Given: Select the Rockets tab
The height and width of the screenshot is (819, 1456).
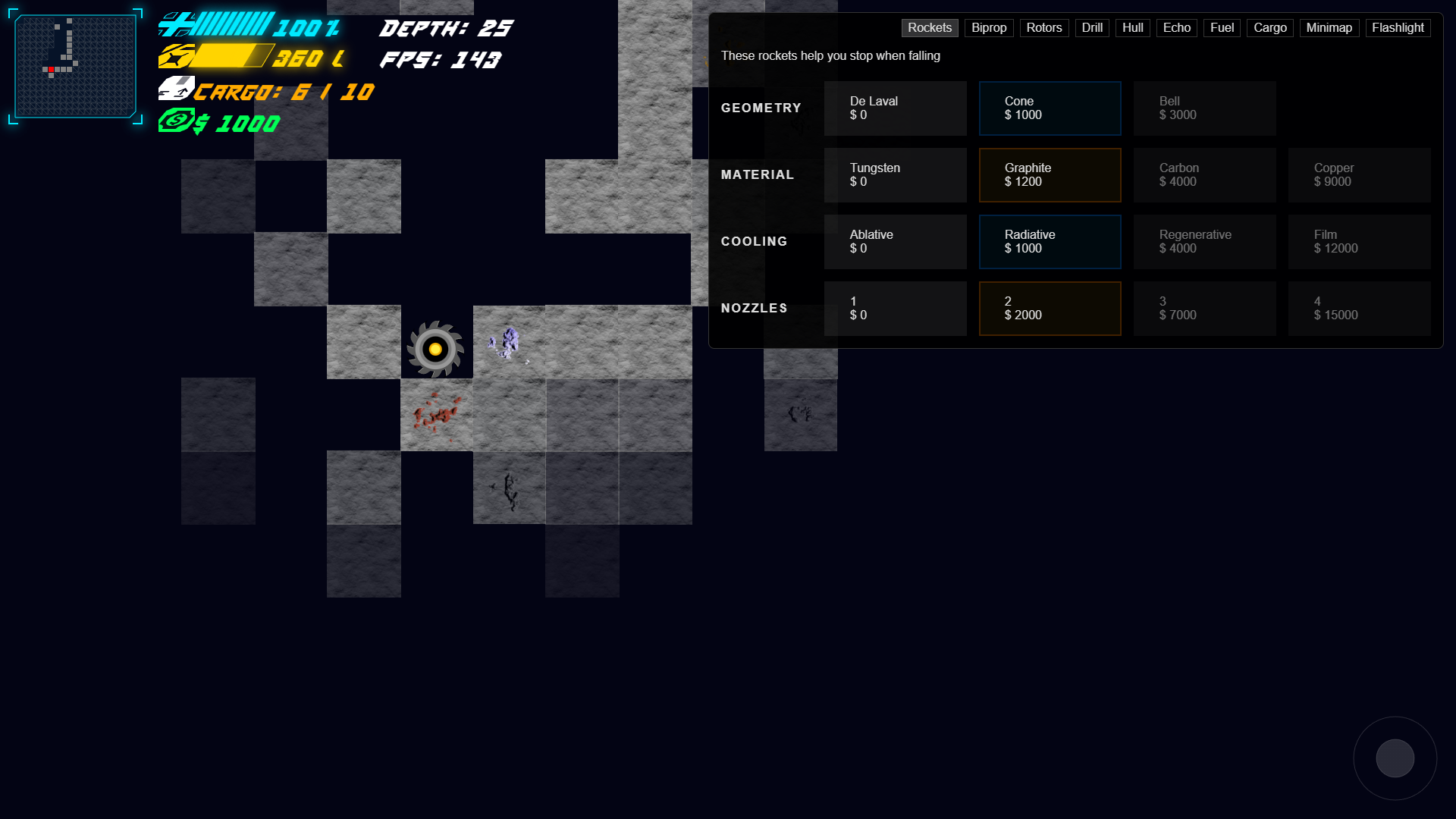Looking at the screenshot, I should click(x=929, y=28).
